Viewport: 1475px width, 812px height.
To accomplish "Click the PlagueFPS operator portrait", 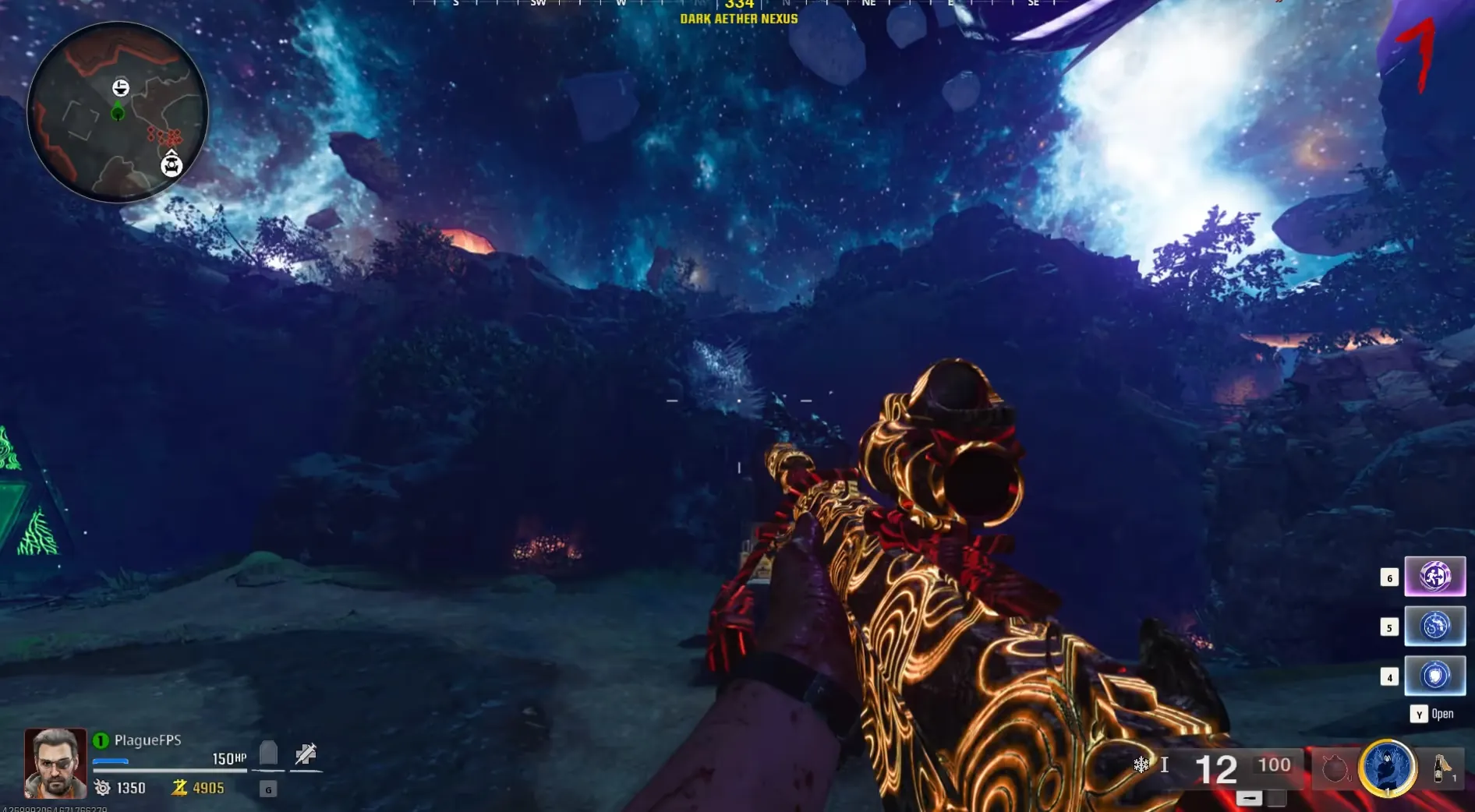I will coord(55,764).
